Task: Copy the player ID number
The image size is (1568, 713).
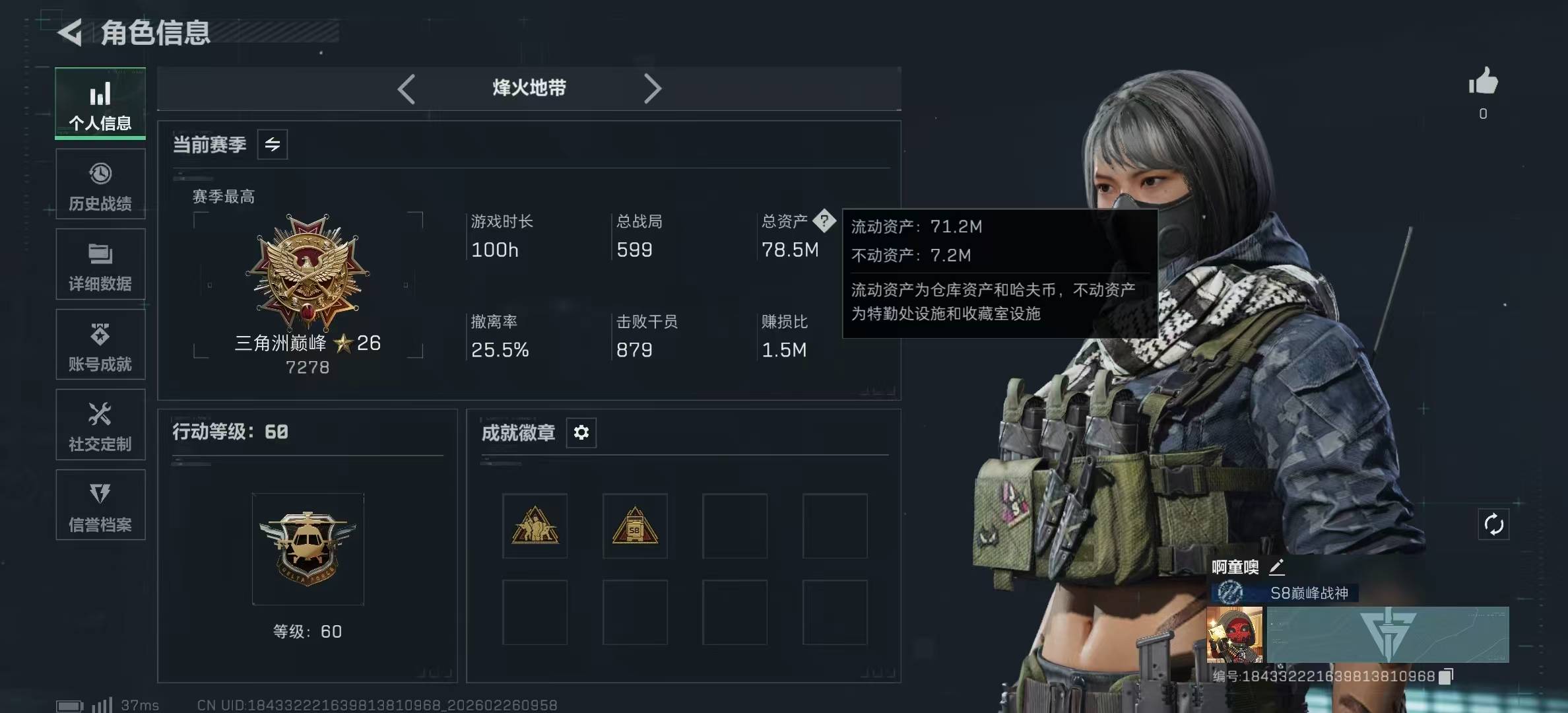Action: (1446, 676)
